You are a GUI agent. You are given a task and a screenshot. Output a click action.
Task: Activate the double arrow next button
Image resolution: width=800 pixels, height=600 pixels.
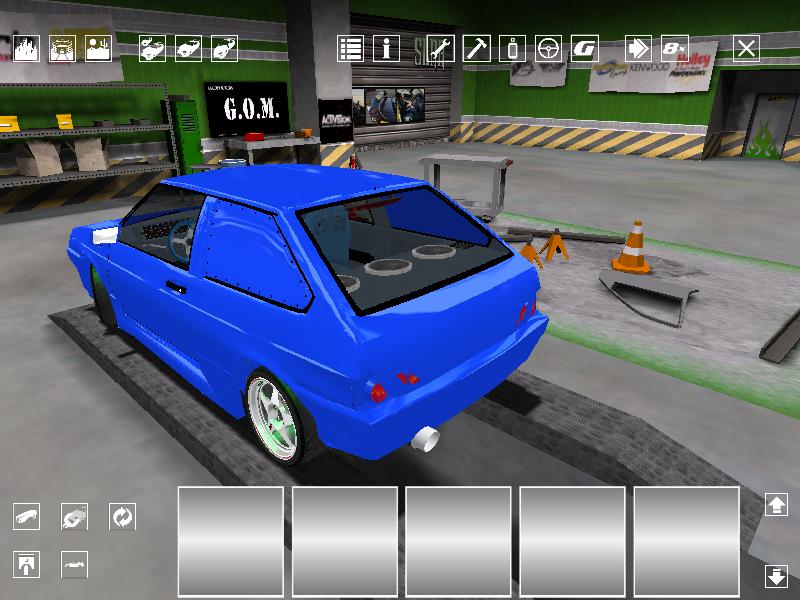(639, 48)
